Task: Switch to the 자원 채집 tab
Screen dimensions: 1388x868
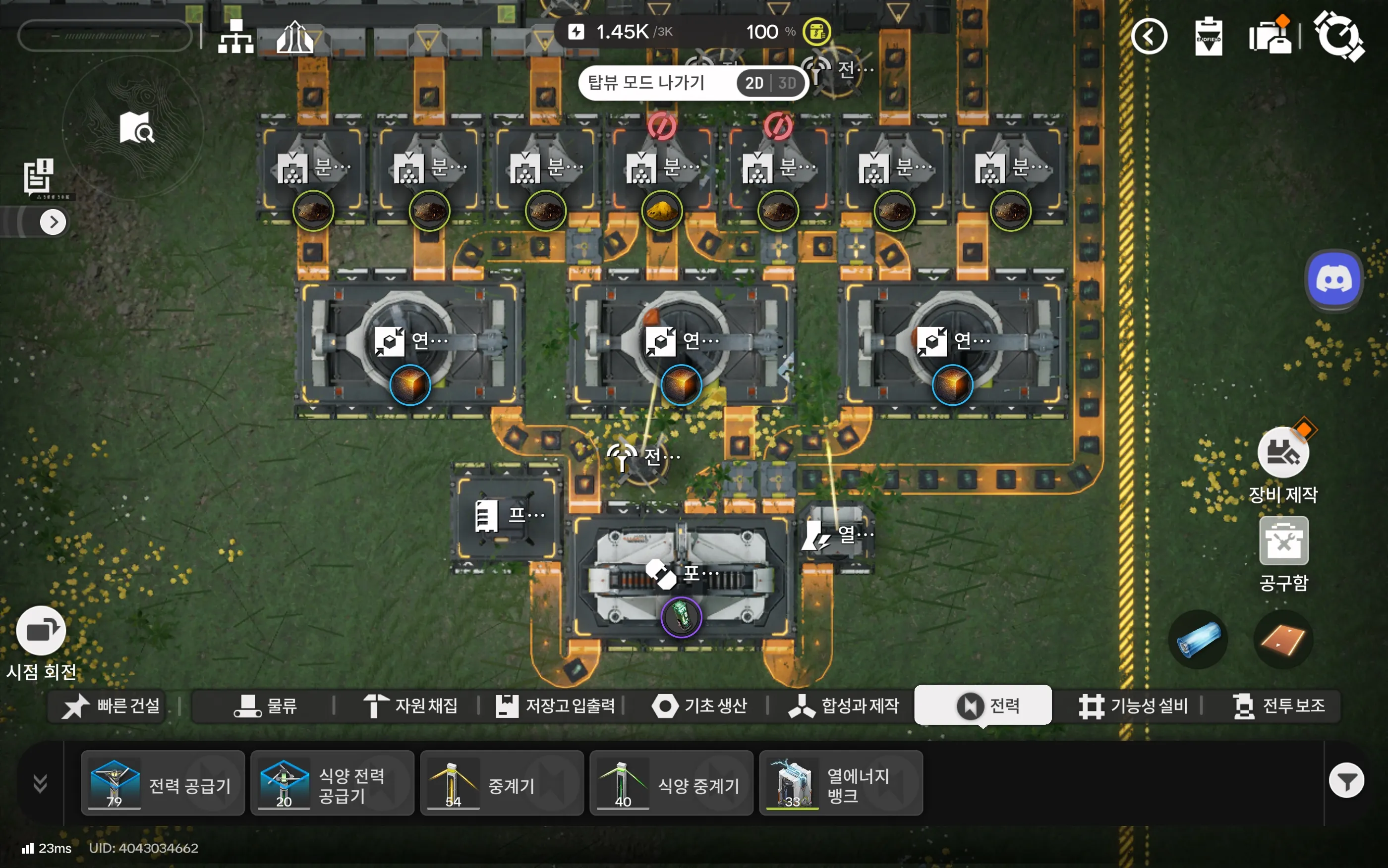Action: [x=410, y=705]
